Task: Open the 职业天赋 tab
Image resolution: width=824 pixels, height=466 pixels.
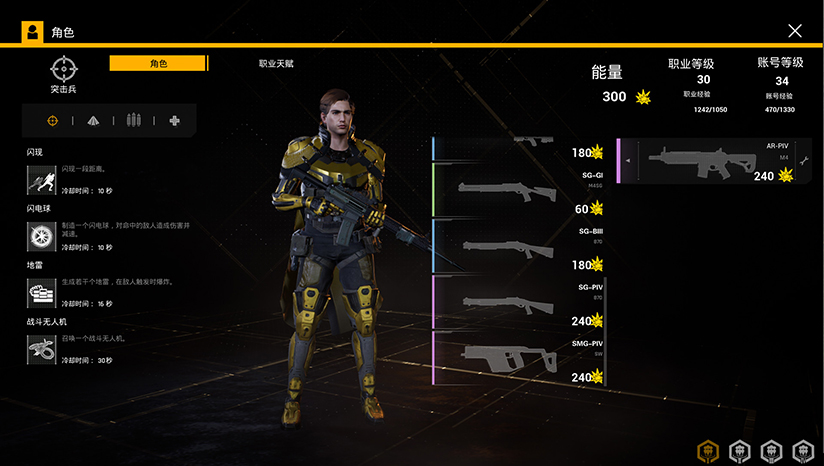Action: pyautogui.click(x=276, y=63)
